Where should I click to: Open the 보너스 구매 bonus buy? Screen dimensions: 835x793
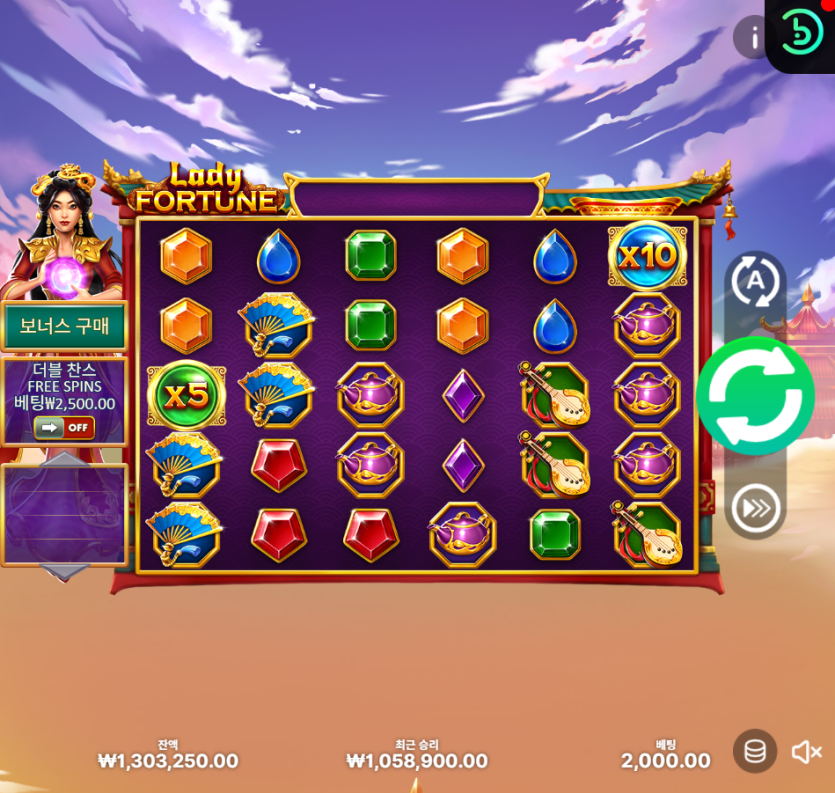[x=64, y=326]
